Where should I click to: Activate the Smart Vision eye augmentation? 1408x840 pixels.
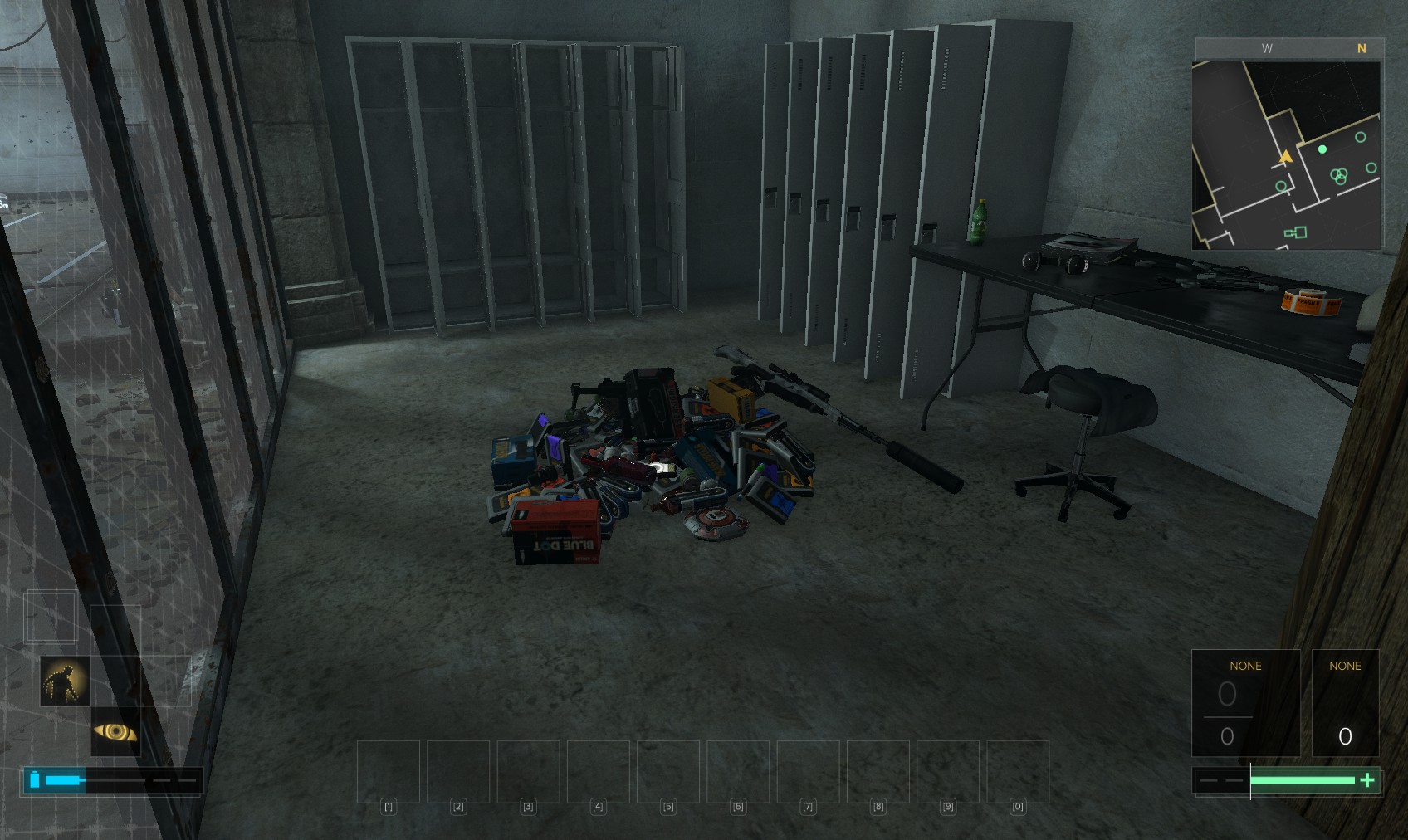click(115, 731)
